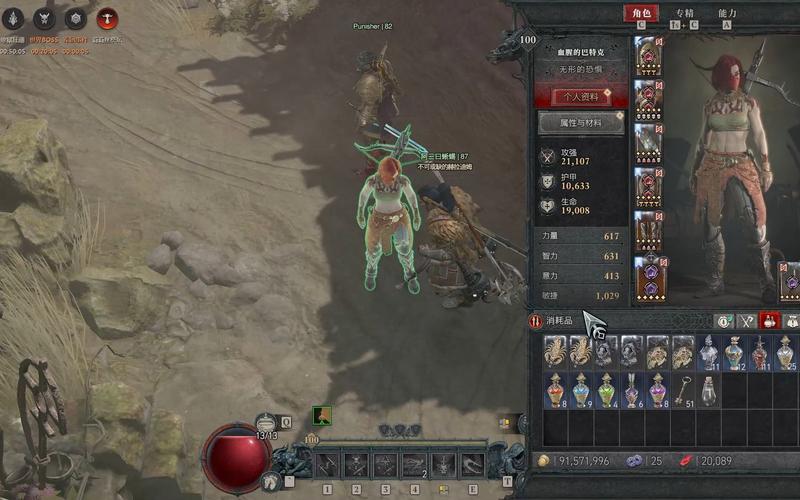Image resolution: width=800 pixels, height=500 pixels.
Task: Switch to the crossed-swords equipment inventory tab
Action: coord(746,321)
